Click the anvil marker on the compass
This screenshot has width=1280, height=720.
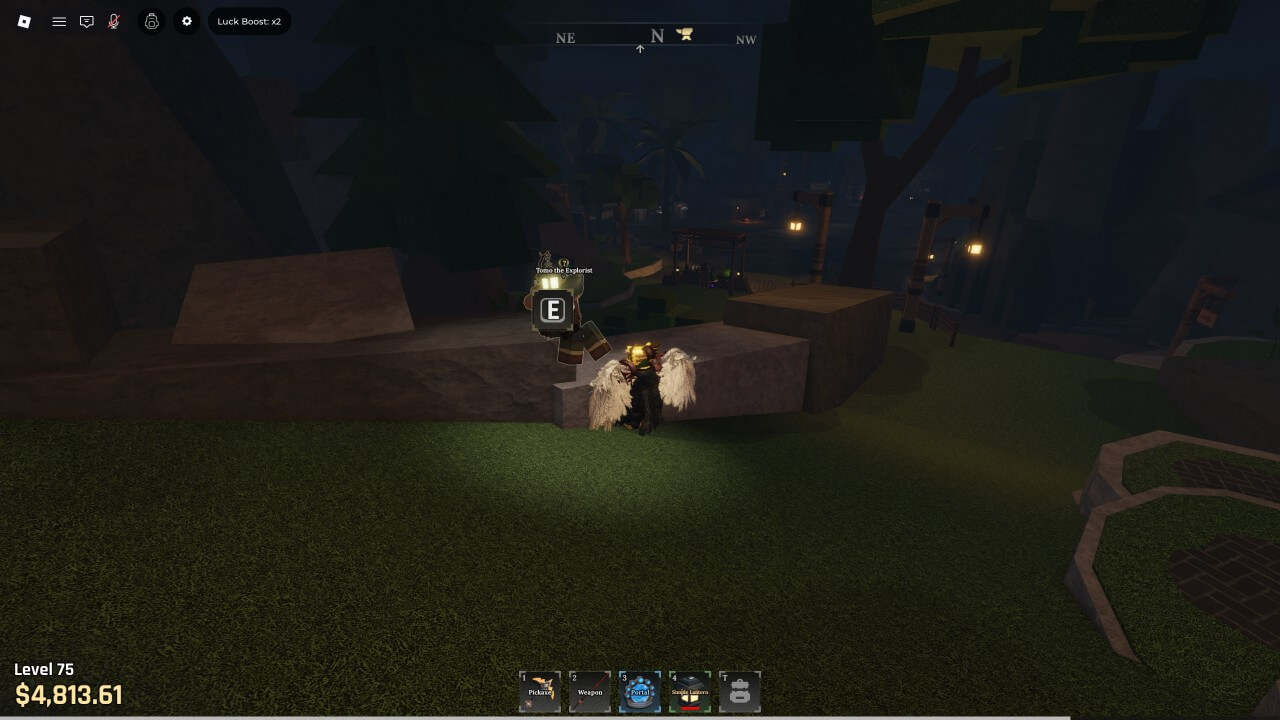(x=685, y=34)
